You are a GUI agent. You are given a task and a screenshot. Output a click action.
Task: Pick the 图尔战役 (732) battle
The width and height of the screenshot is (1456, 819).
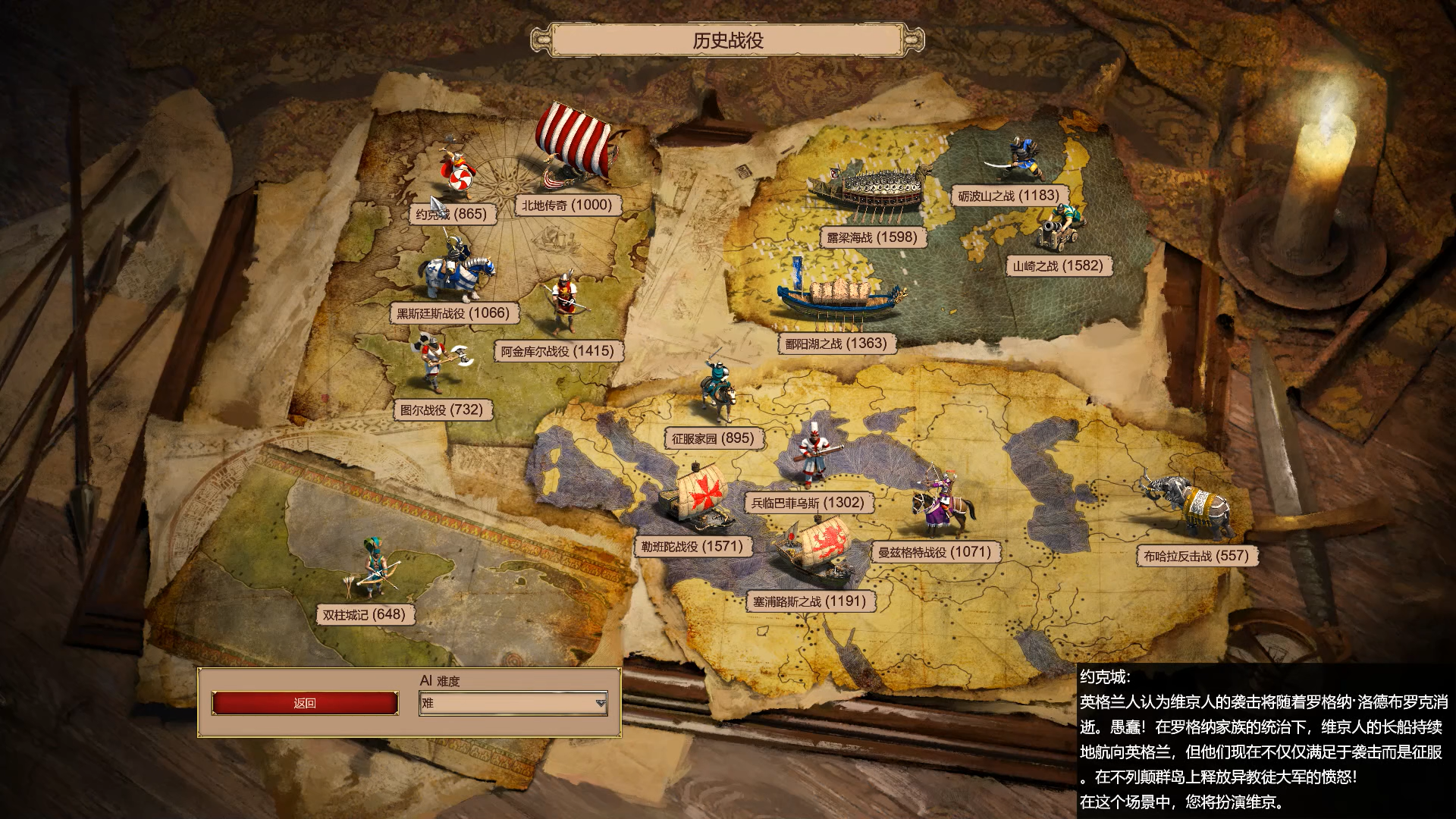[x=441, y=410]
